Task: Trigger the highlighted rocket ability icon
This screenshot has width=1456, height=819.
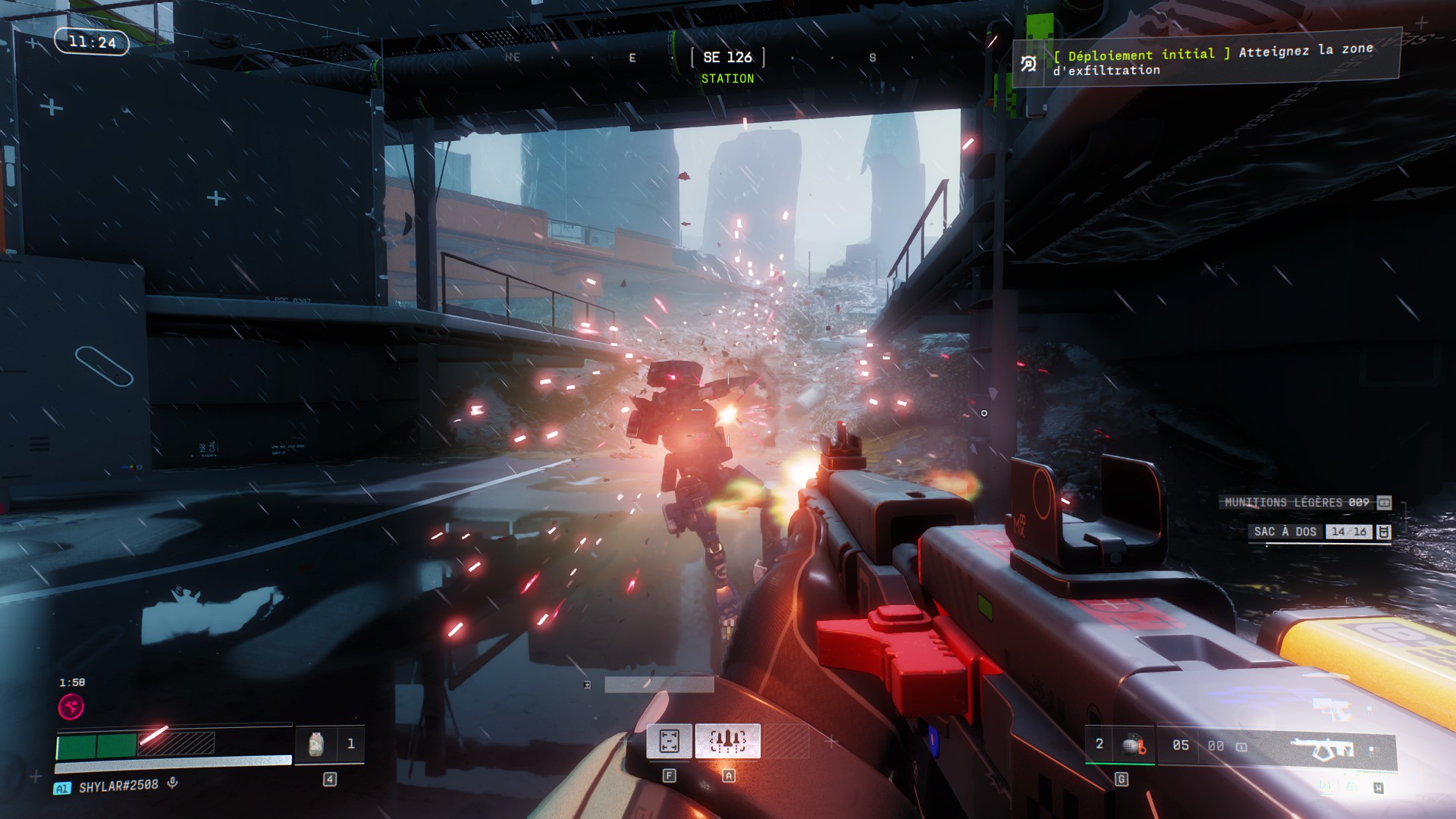Action: [x=727, y=741]
